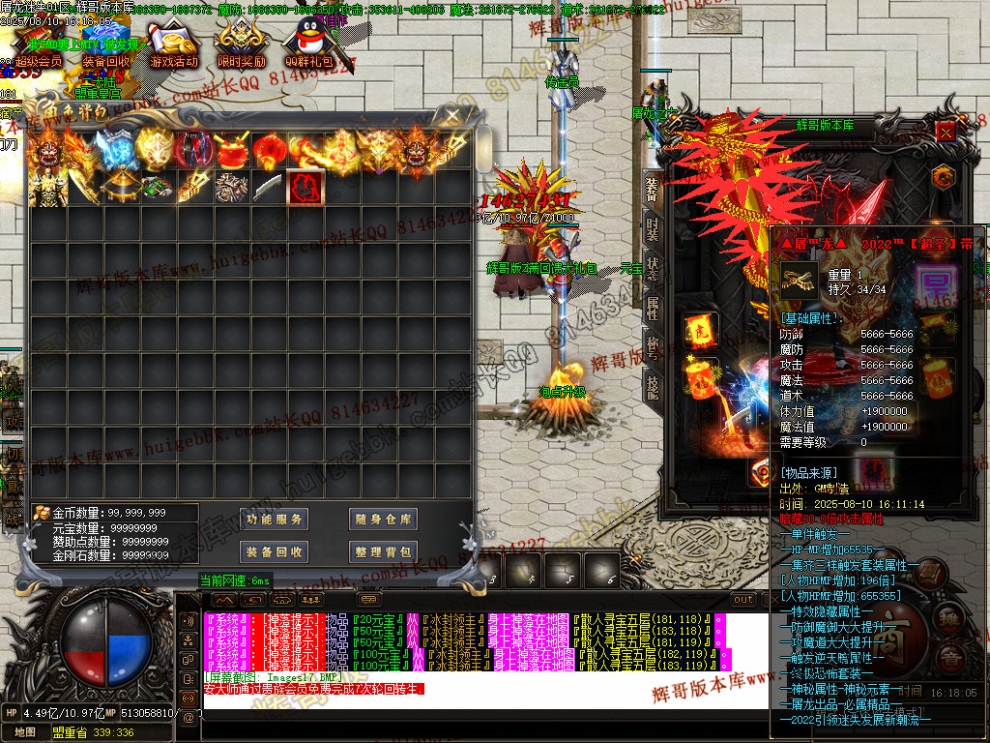990x743 pixels.
Task: Open the 随身仓库 portable storage
Action: click(382, 519)
